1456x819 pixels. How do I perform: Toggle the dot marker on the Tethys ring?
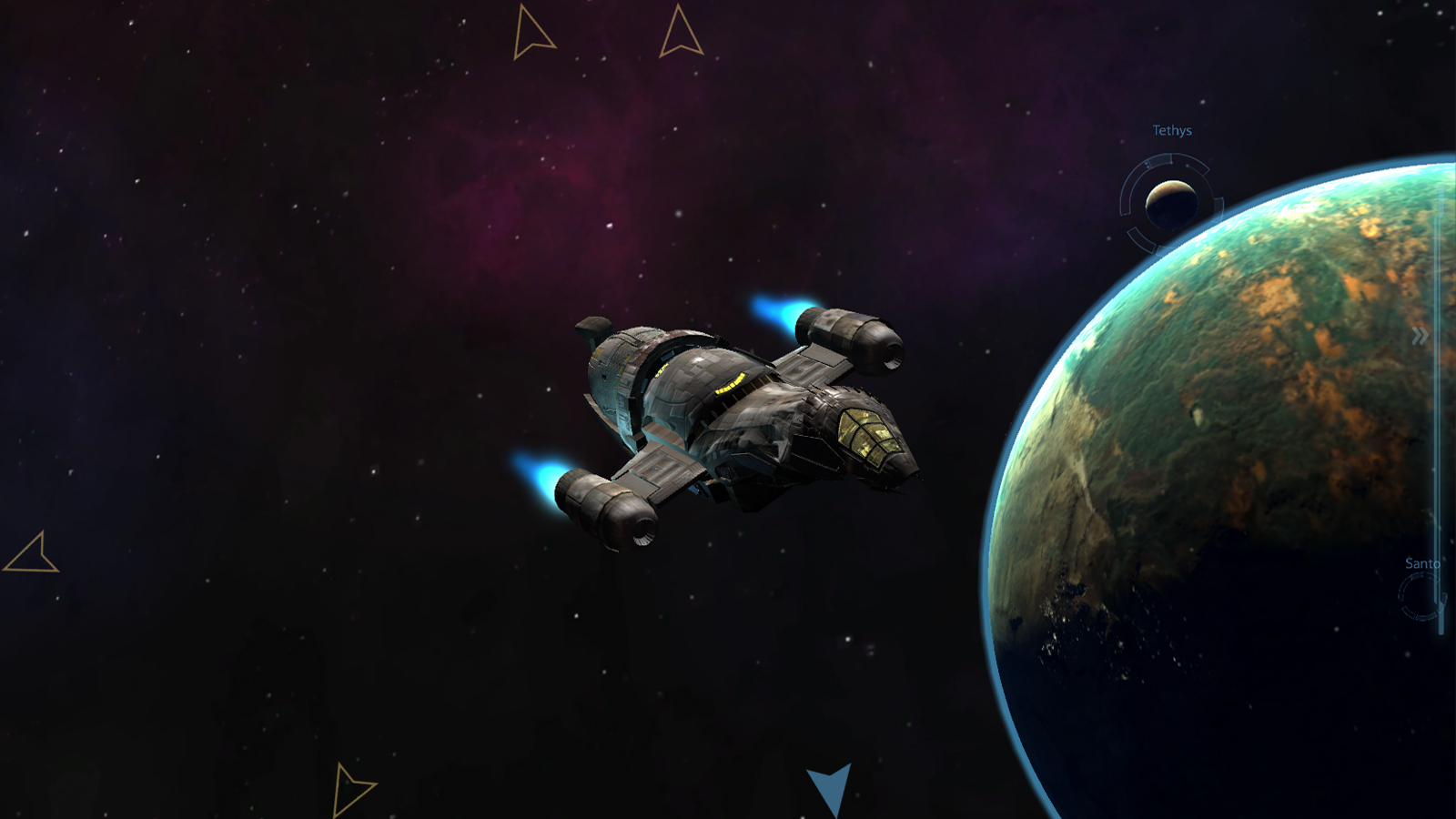click(1188, 166)
